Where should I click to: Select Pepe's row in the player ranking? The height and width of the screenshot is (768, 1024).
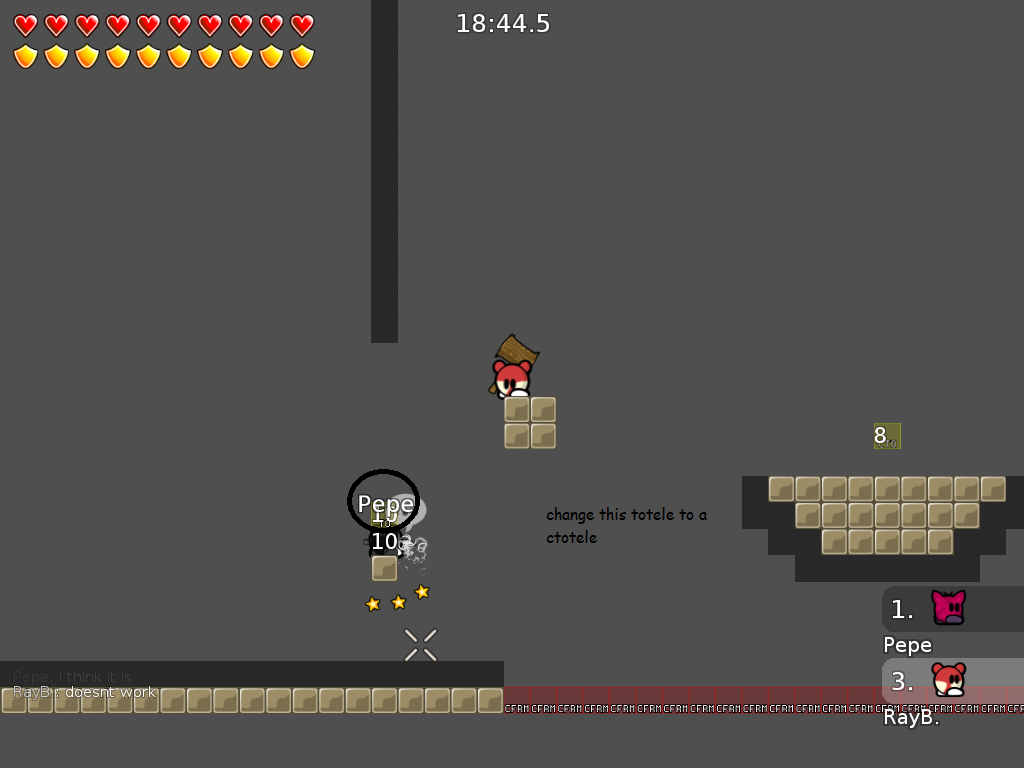click(952, 609)
